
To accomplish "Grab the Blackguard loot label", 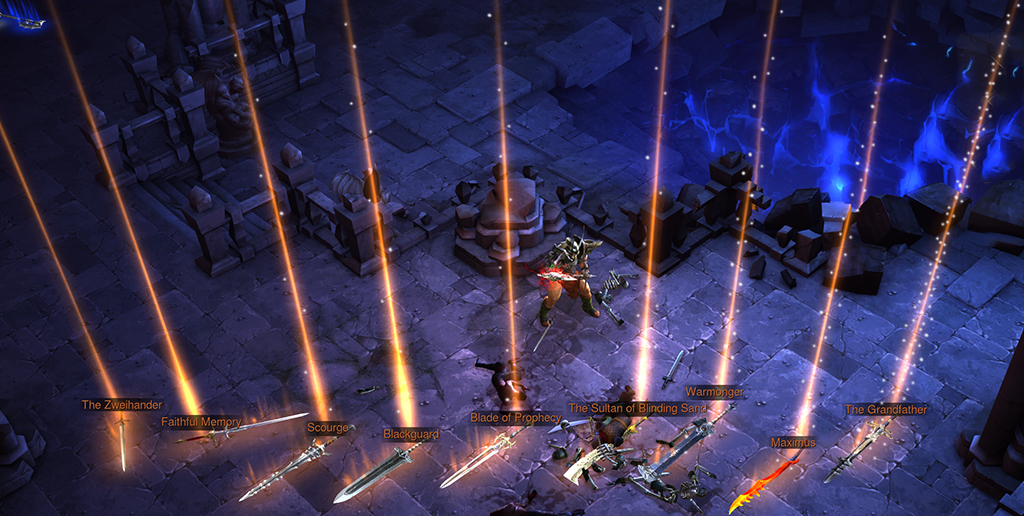I will click(x=411, y=434).
